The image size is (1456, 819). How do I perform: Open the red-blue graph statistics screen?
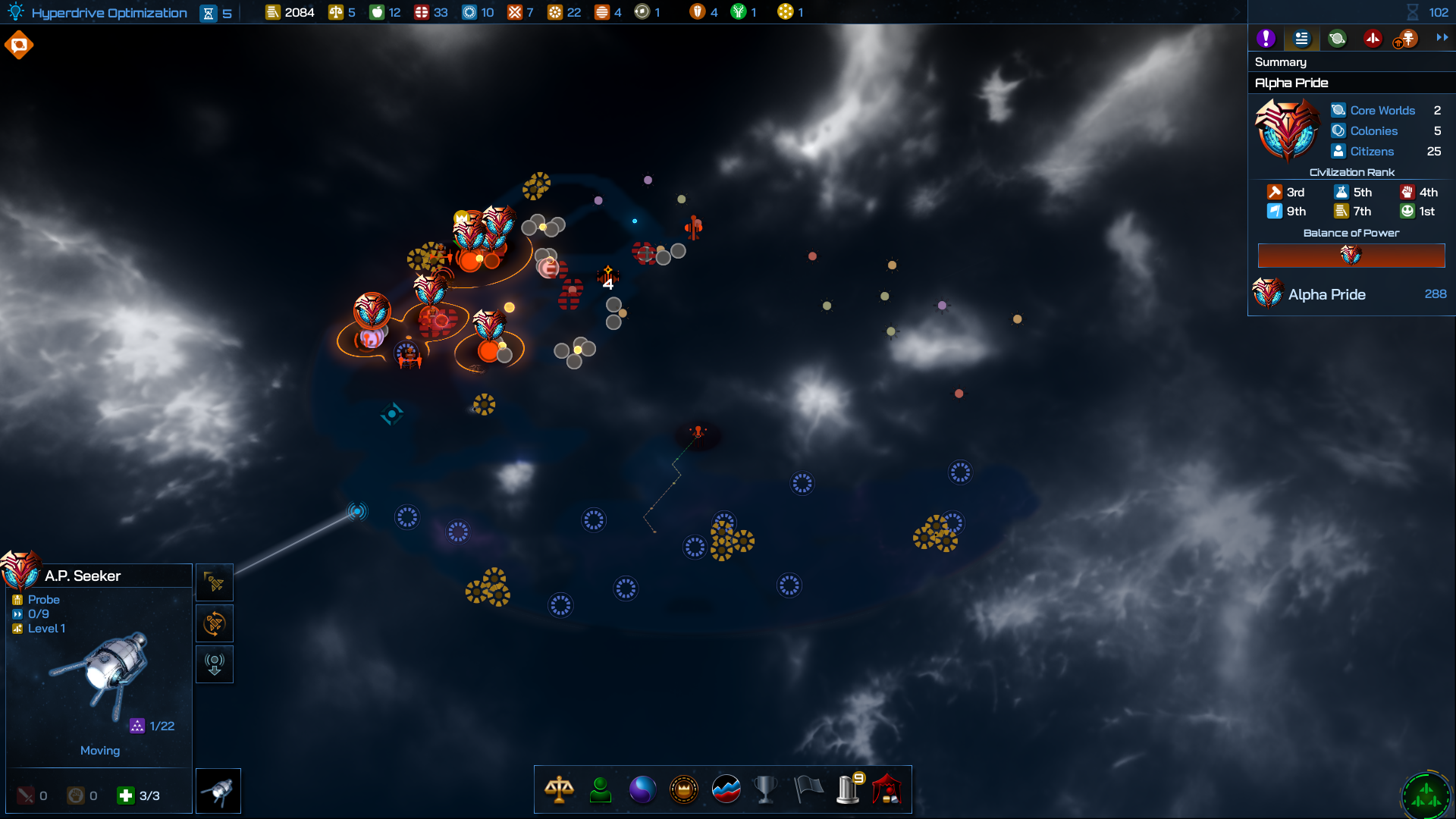[x=726, y=789]
